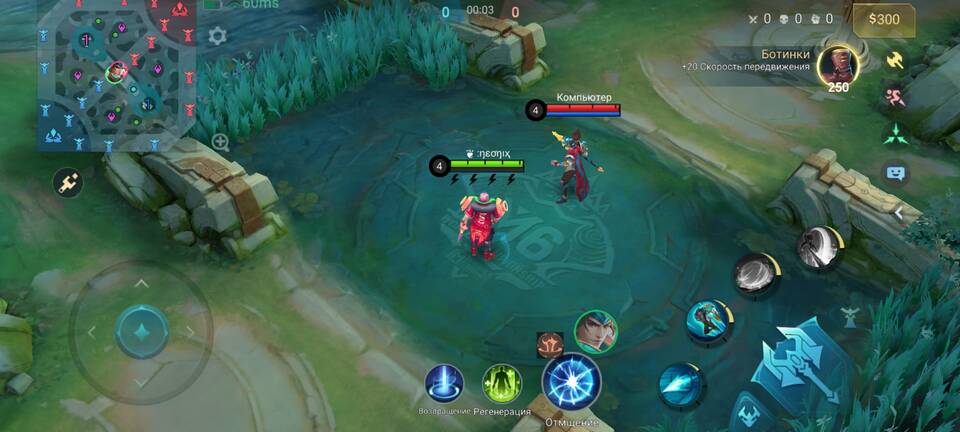Screen dimensions: 960x432
Task: Activate the white-haired figure ultimate icon
Action: (818, 248)
